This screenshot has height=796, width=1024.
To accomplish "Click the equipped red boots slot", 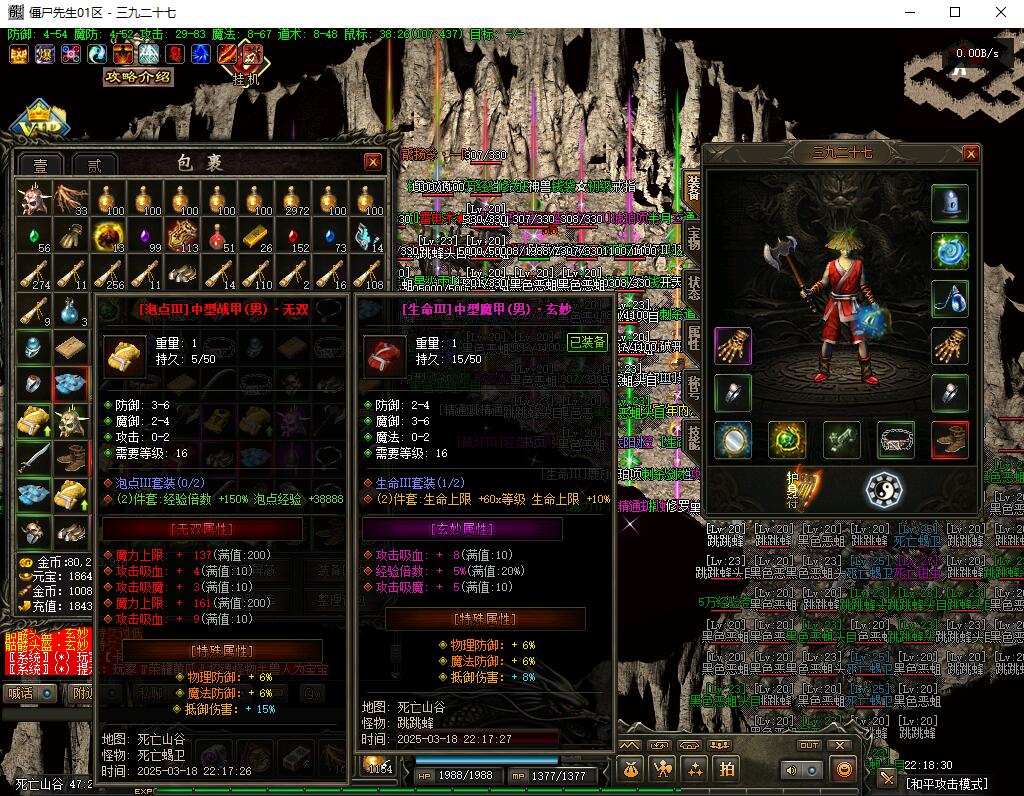I will [949, 440].
